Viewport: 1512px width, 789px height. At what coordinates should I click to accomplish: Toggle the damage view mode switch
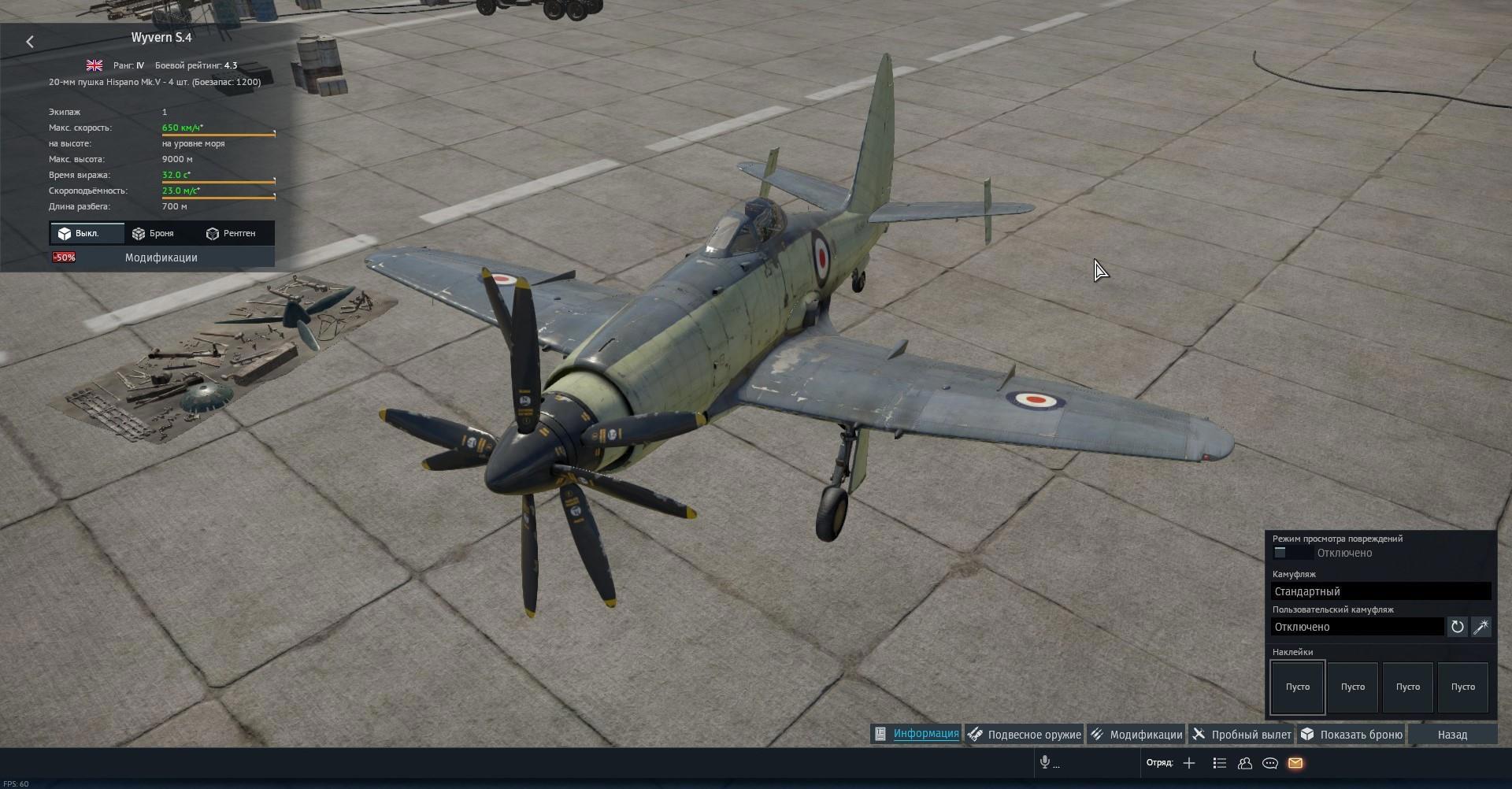coord(1281,553)
